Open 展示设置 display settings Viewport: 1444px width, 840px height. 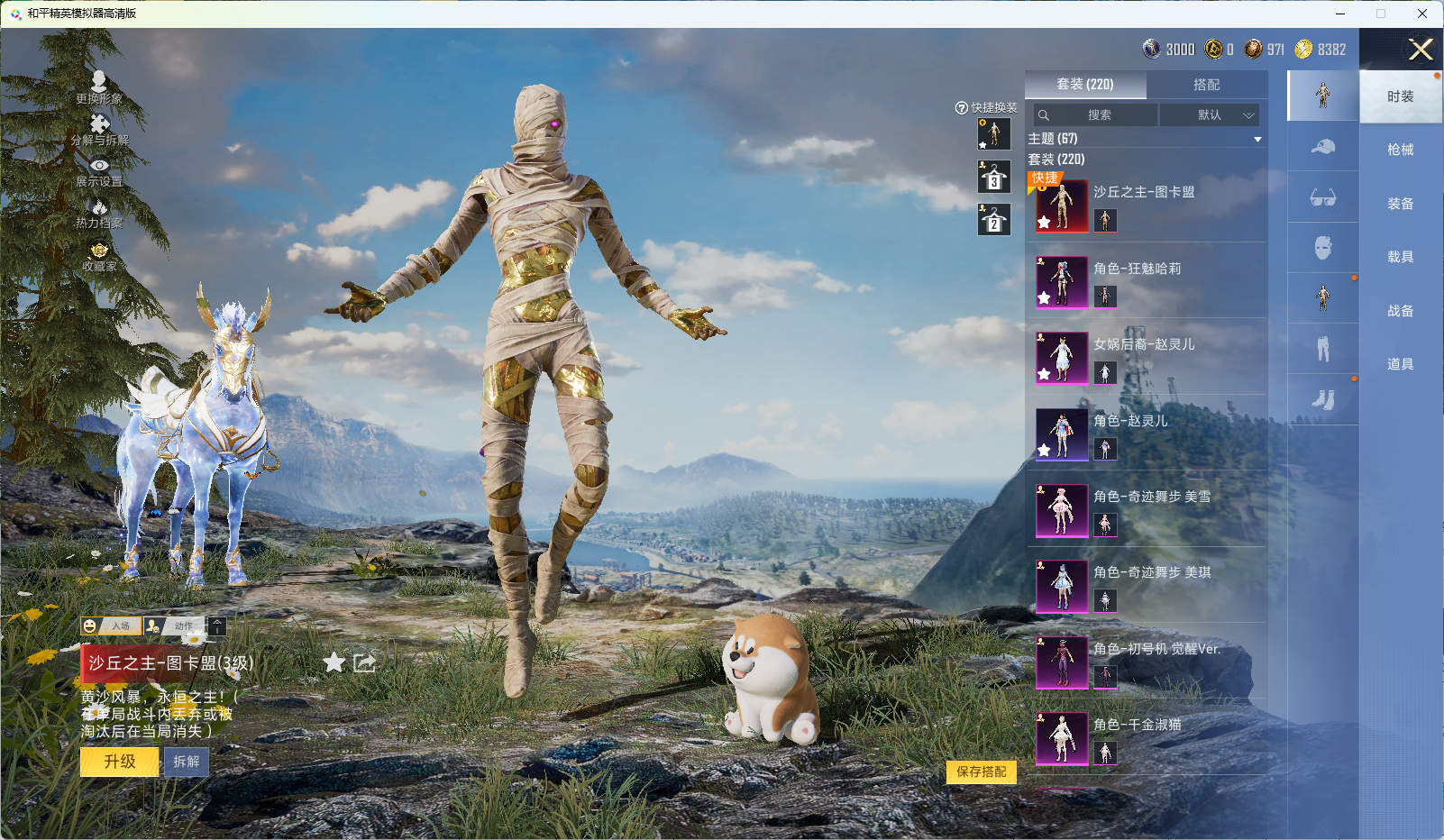pyautogui.click(x=99, y=171)
